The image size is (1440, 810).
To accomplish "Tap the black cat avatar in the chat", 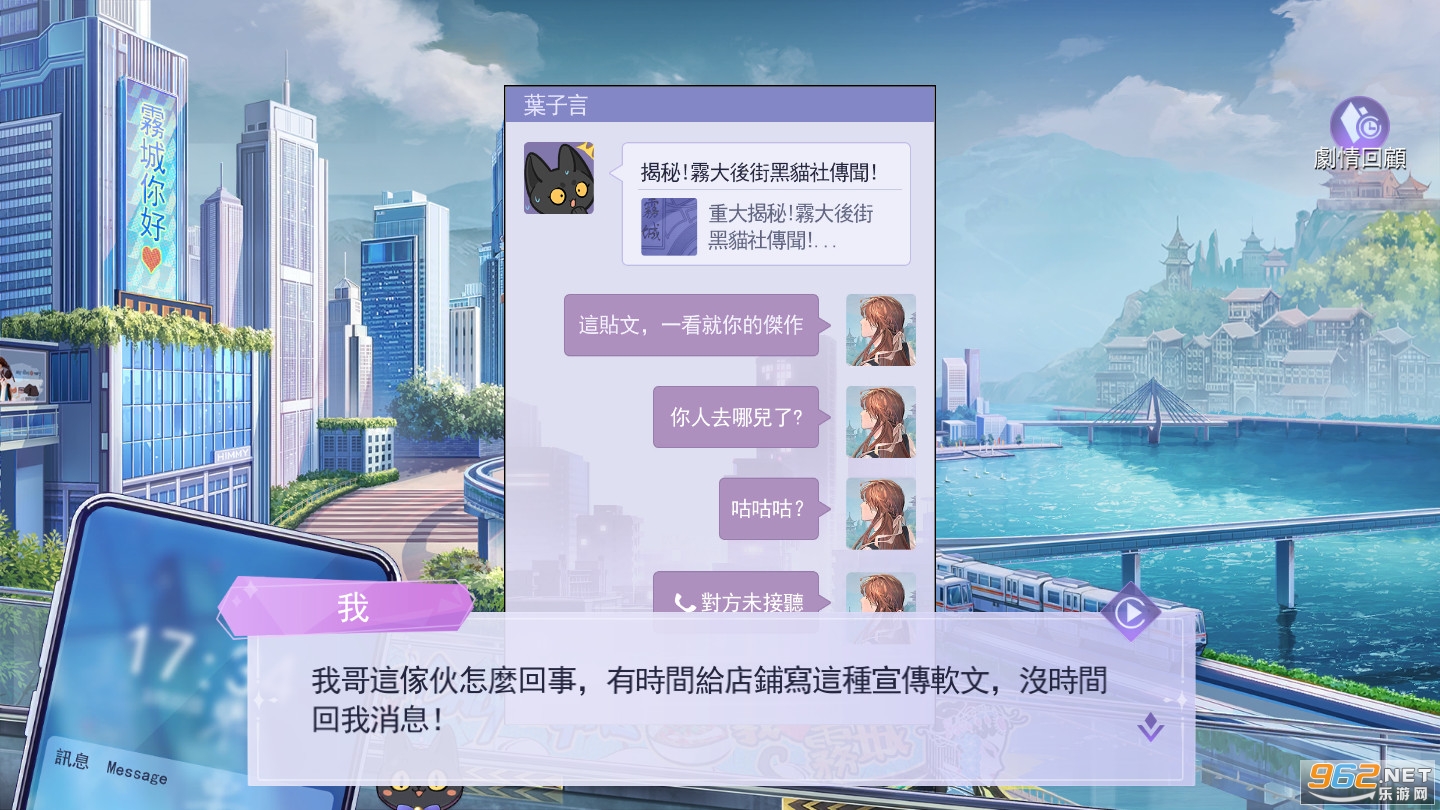I will coord(559,177).
